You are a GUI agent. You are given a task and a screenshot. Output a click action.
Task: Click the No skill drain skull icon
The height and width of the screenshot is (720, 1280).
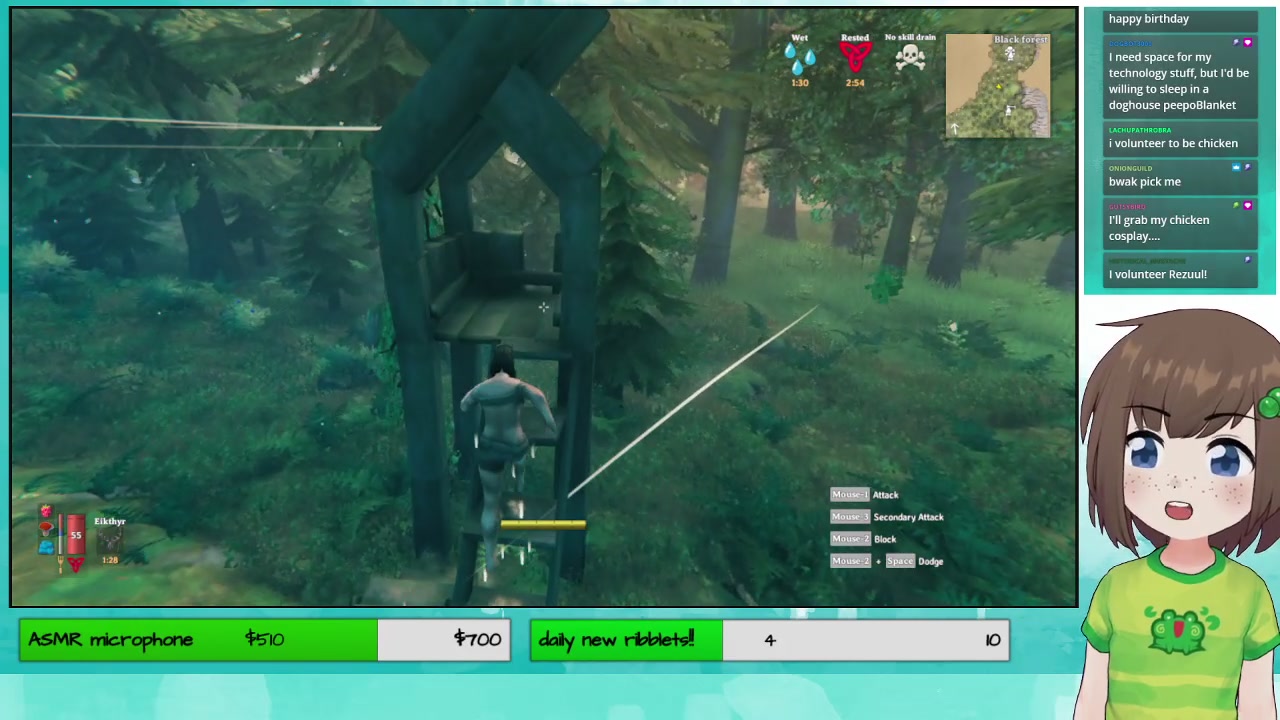pyautogui.click(x=910, y=57)
